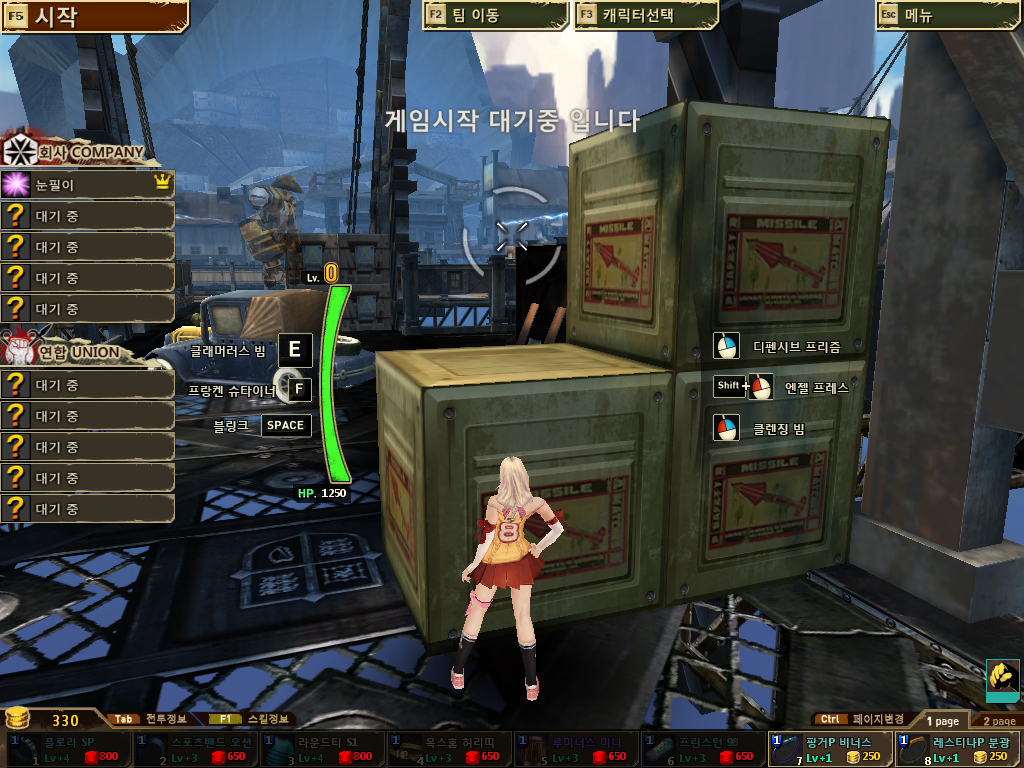
Task: Purchase the 라운드티 S1 shirt
Action: pyautogui.click(x=323, y=749)
